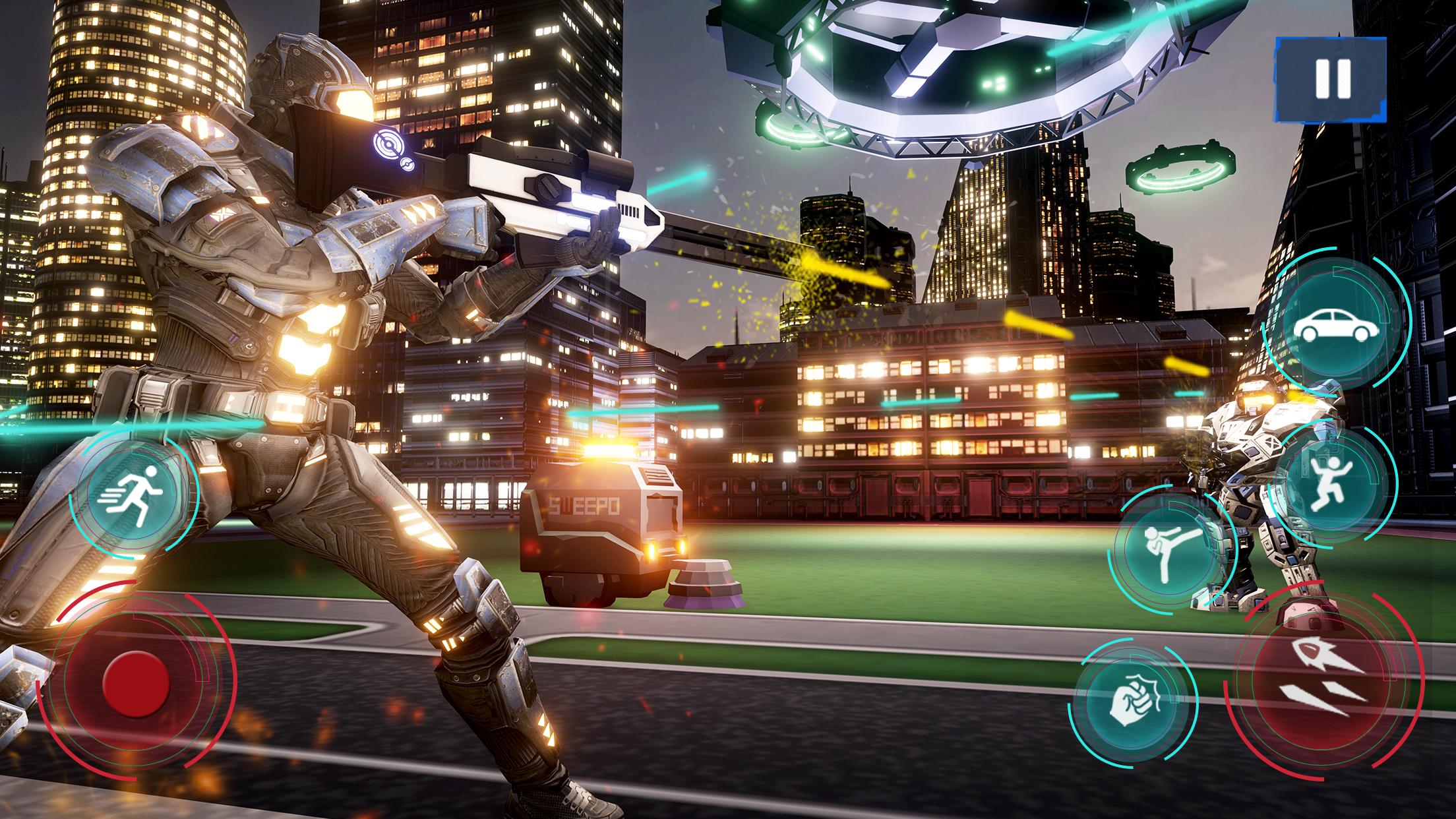Pause the game
Viewport: 1456px width, 819px height.
[1330, 79]
